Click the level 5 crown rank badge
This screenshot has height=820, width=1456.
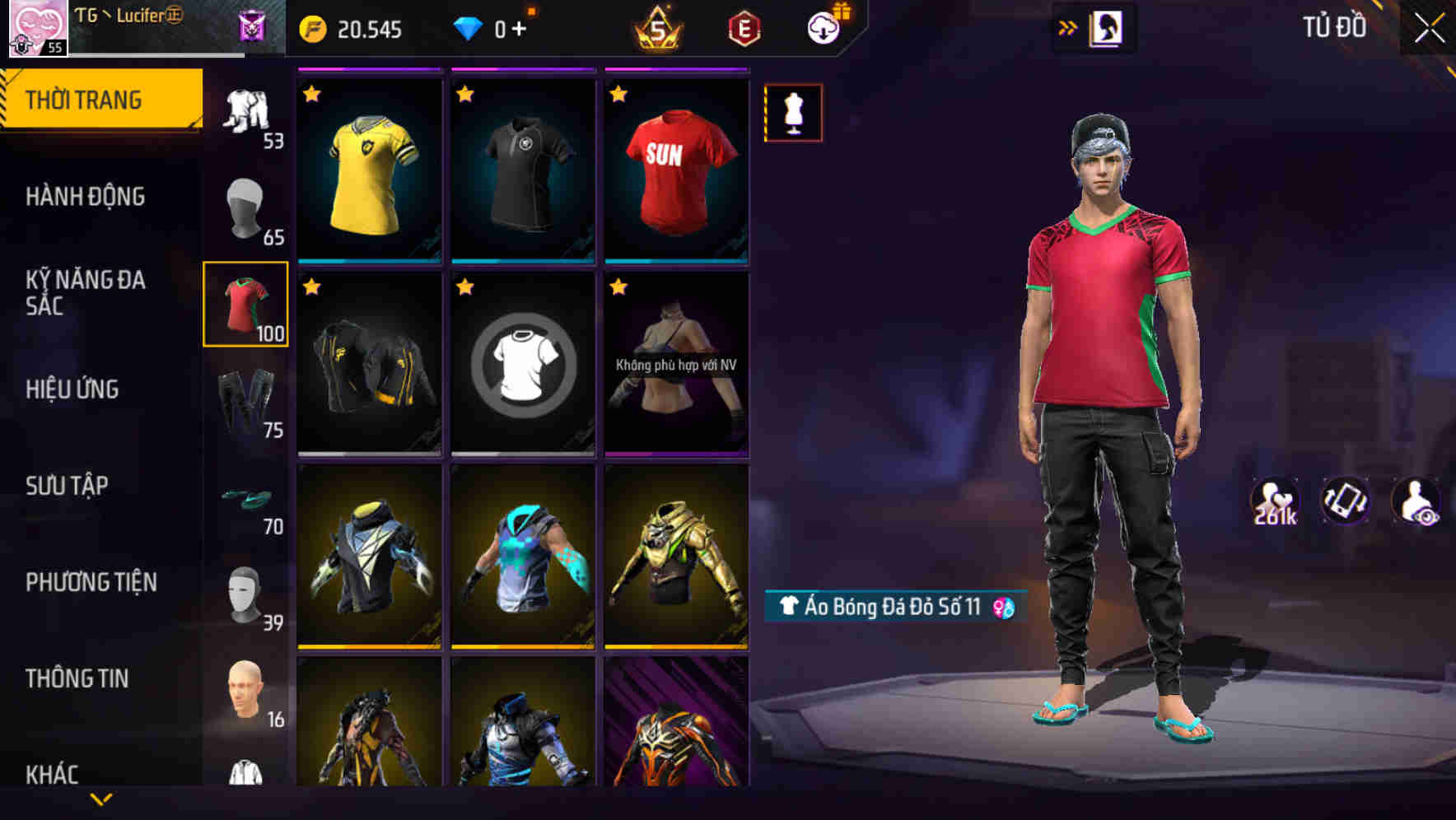(657, 29)
